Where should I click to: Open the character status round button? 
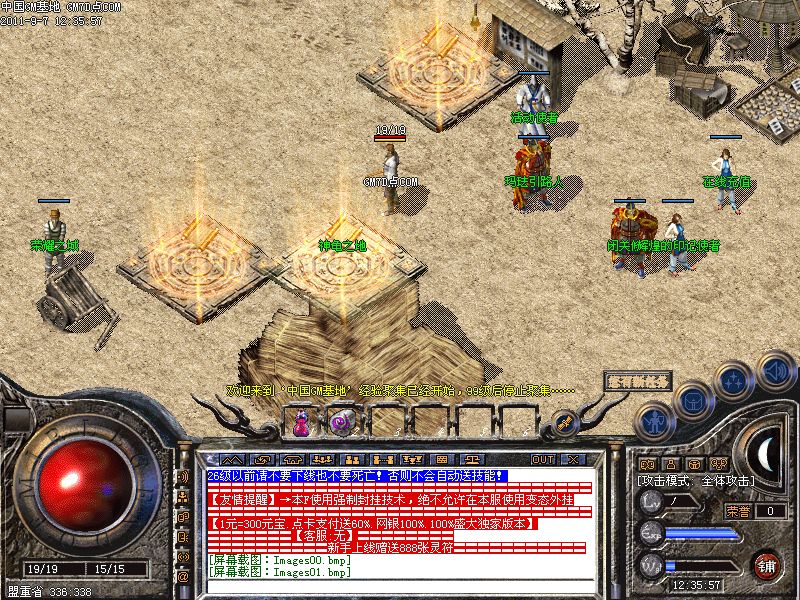coord(655,420)
